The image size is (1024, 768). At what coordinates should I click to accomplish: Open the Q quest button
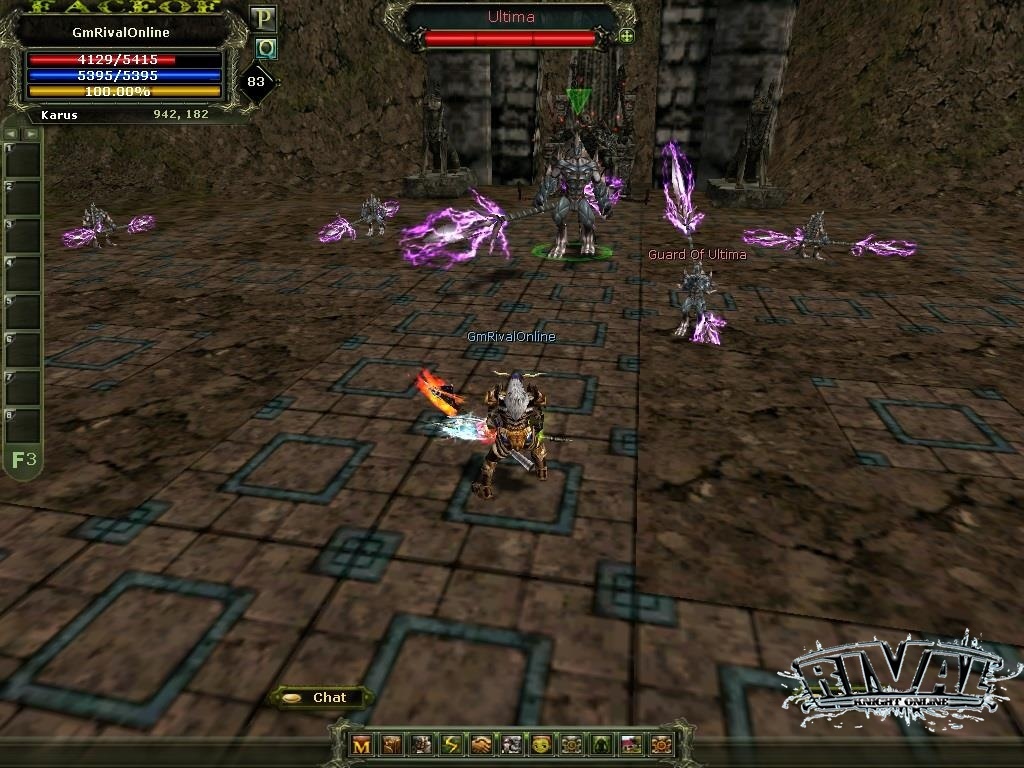[265, 48]
